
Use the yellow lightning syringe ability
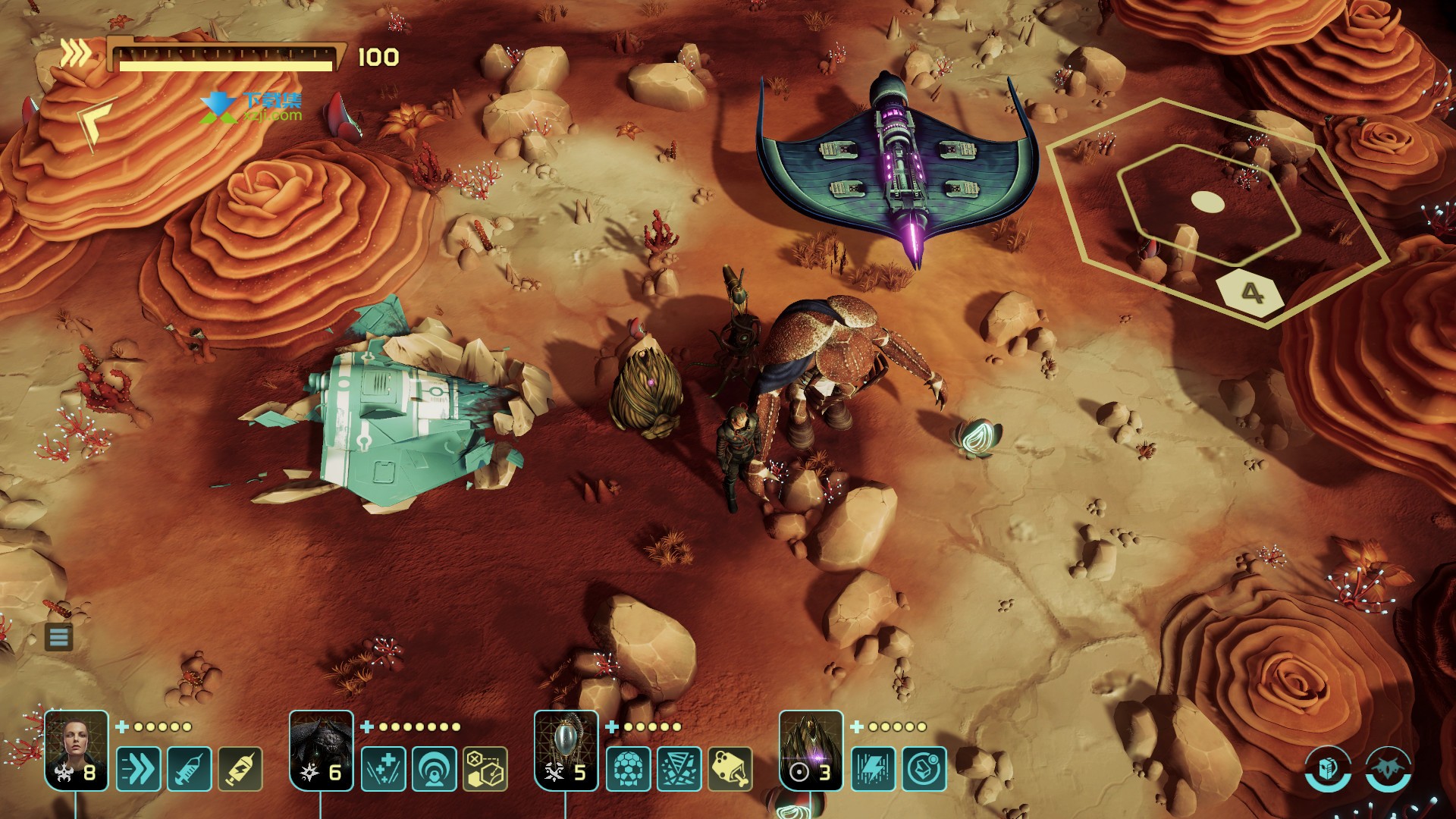pyautogui.click(x=240, y=769)
